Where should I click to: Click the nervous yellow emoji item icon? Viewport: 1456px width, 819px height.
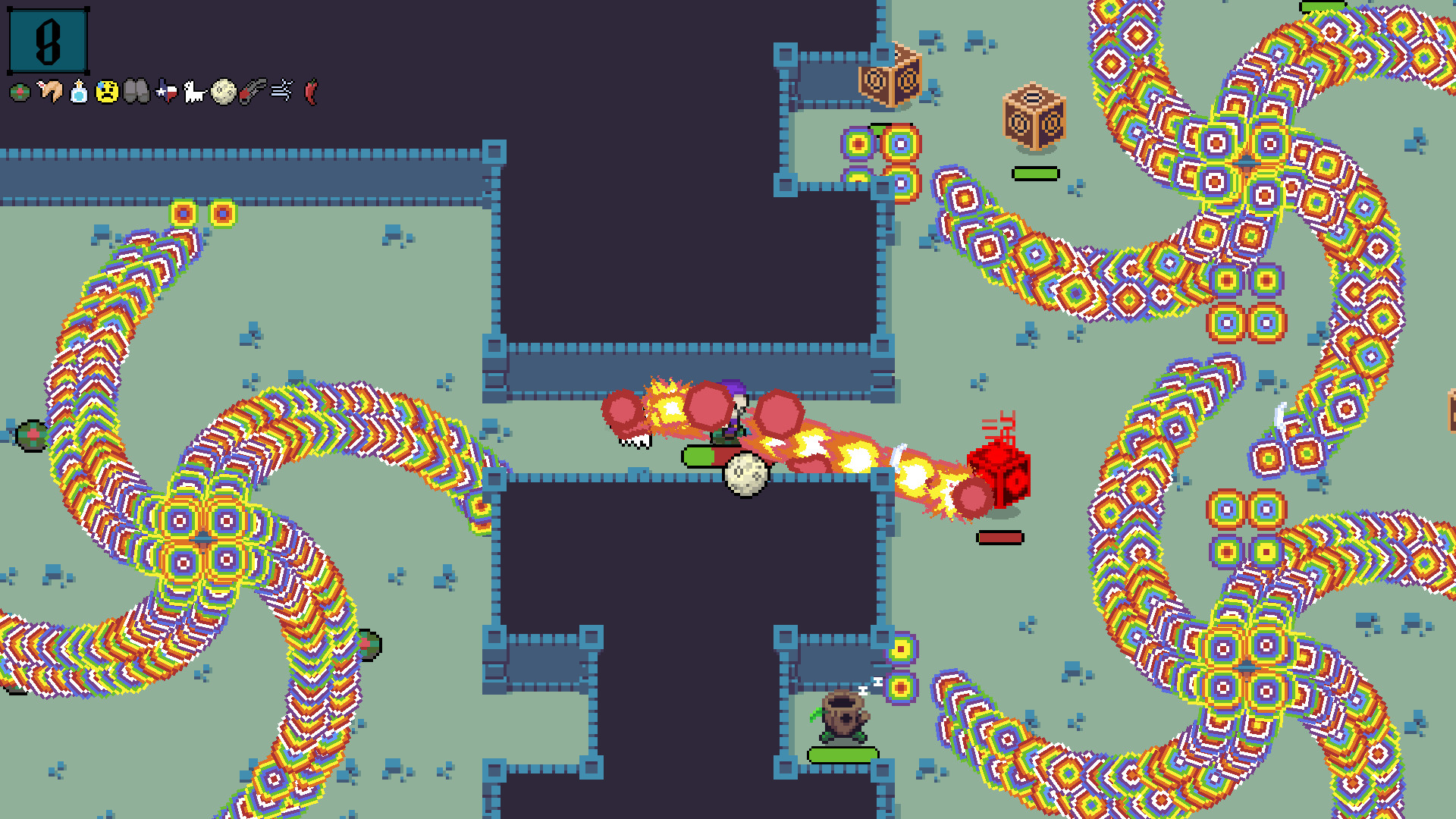[105, 93]
